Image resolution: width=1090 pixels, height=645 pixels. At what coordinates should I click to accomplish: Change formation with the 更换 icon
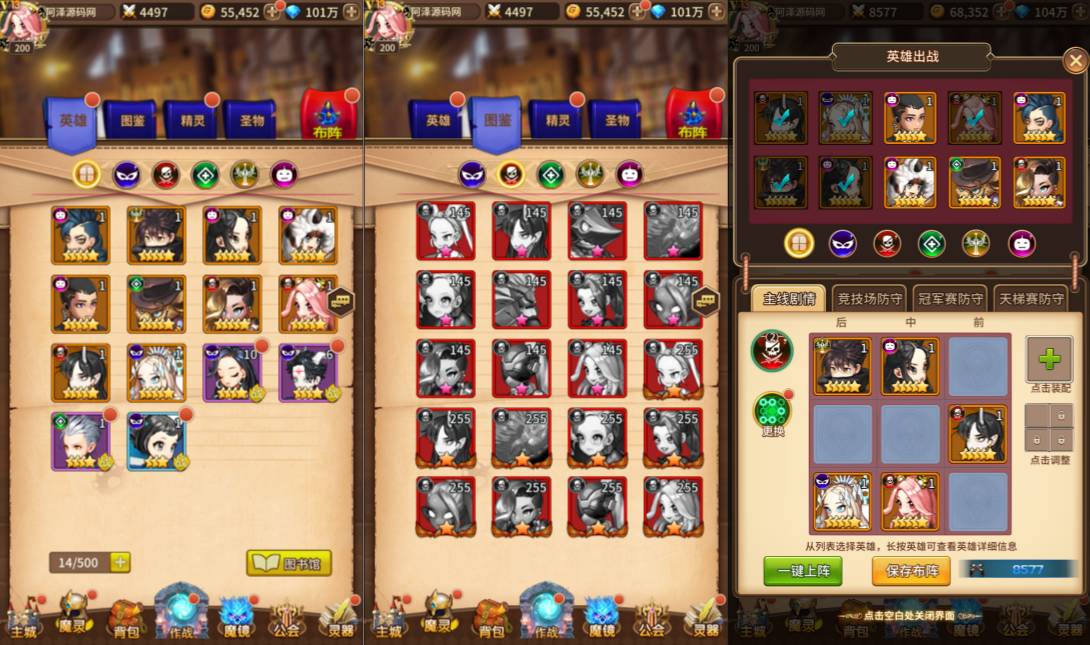(772, 412)
